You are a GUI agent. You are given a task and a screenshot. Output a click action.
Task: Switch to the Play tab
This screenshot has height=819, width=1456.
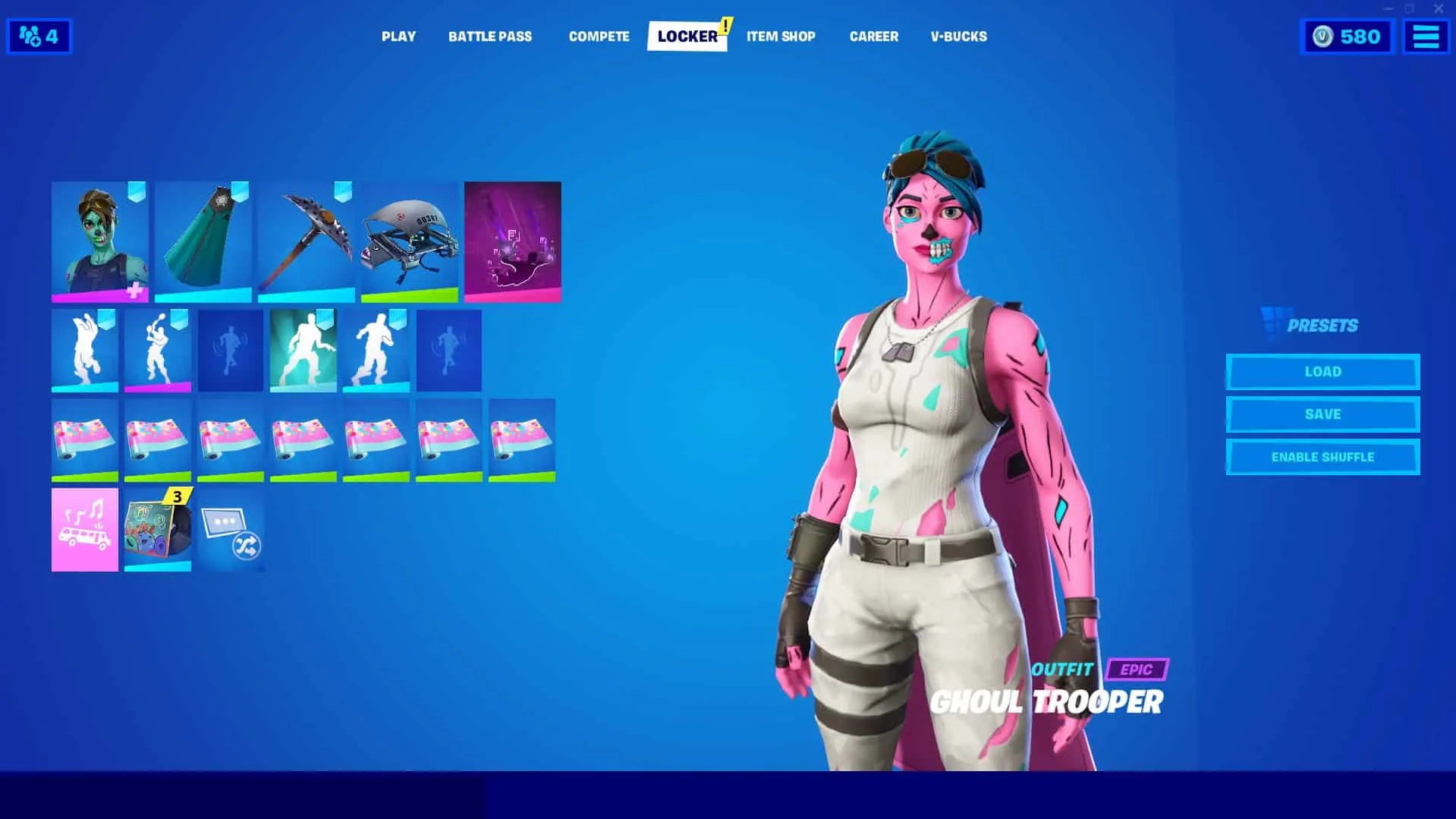pos(398,36)
